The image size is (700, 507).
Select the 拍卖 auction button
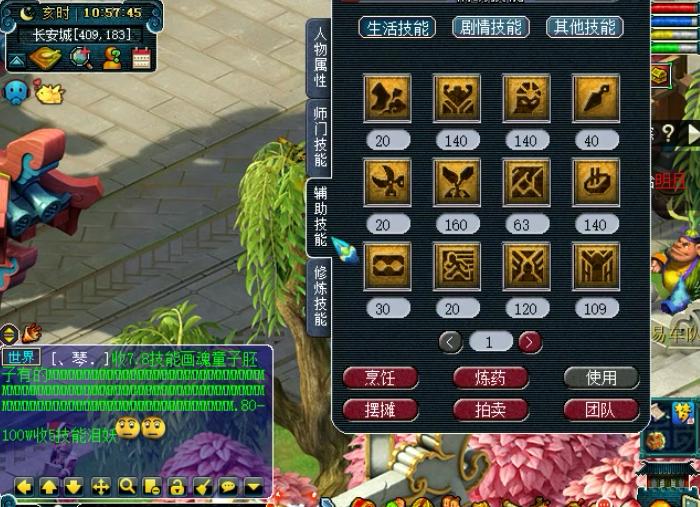tap(490, 409)
